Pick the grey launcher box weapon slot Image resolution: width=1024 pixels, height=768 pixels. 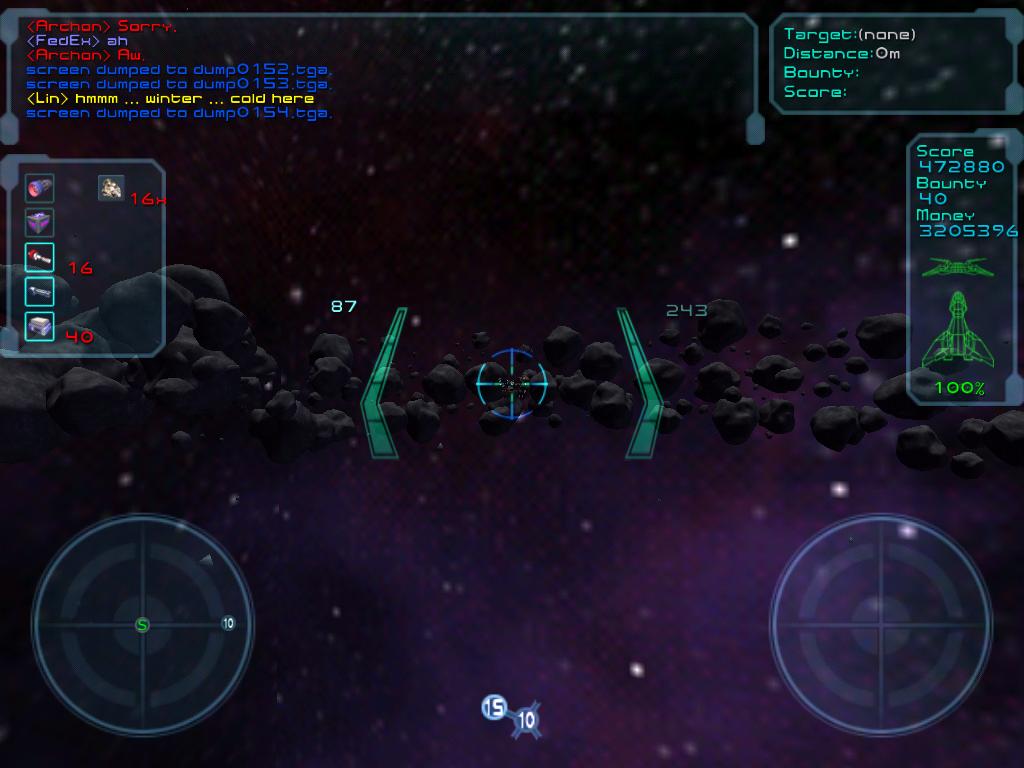39,326
